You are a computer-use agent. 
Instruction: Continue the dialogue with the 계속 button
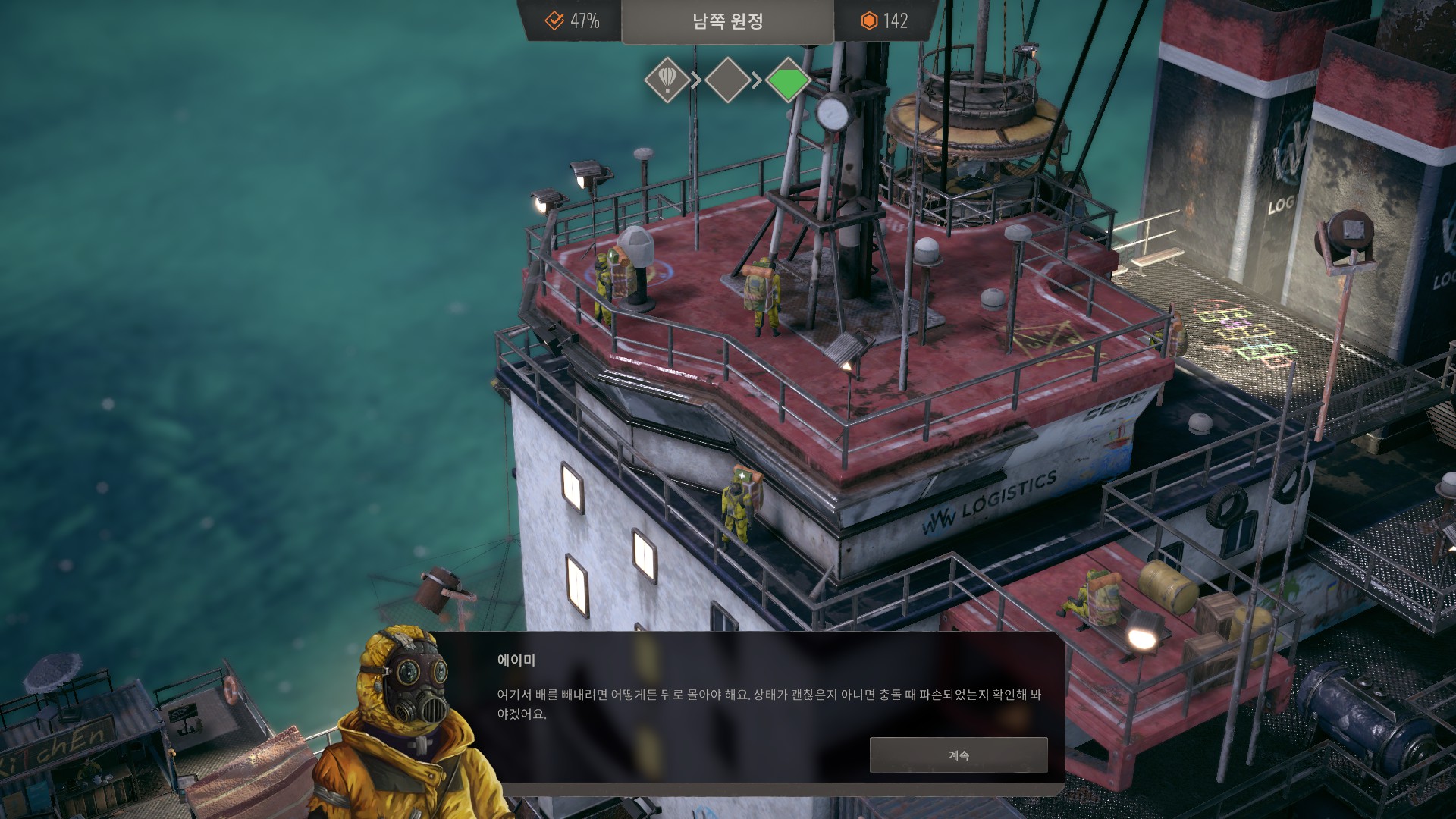click(x=958, y=755)
